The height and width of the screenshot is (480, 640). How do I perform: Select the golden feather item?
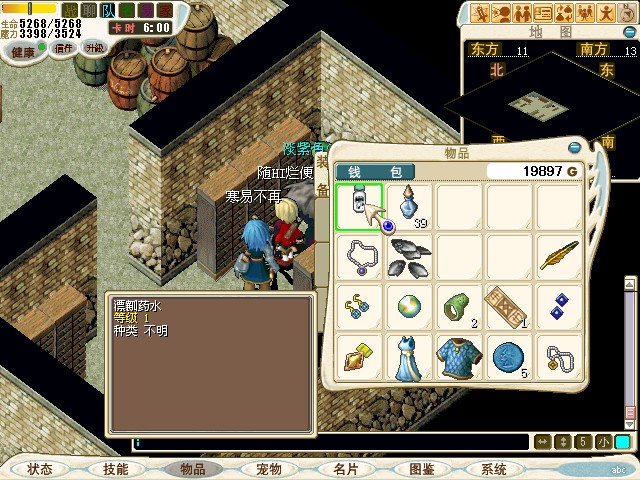point(560,256)
